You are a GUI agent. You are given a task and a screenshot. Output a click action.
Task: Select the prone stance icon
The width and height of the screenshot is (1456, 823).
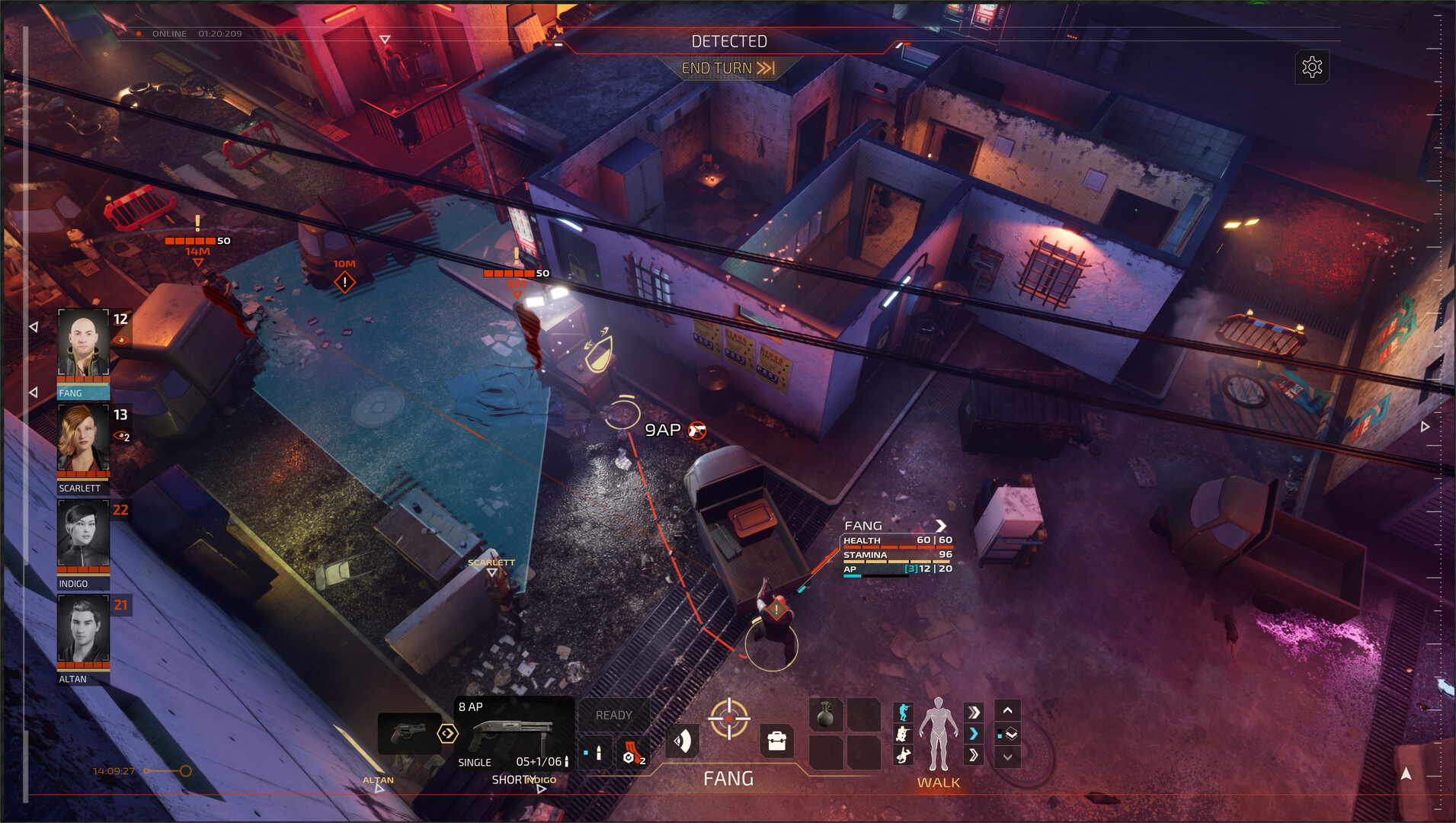pos(903,755)
